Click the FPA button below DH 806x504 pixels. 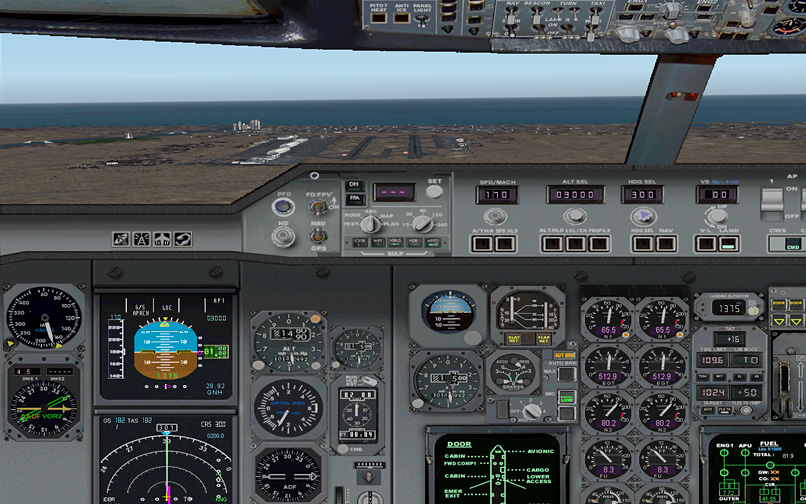[x=354, y=199]
